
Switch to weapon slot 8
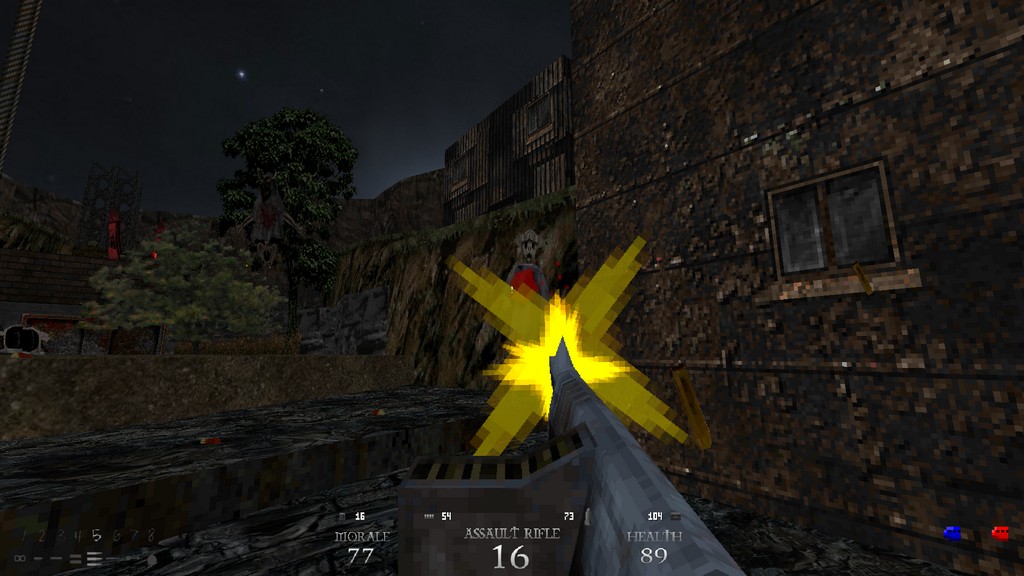(151, 536)
